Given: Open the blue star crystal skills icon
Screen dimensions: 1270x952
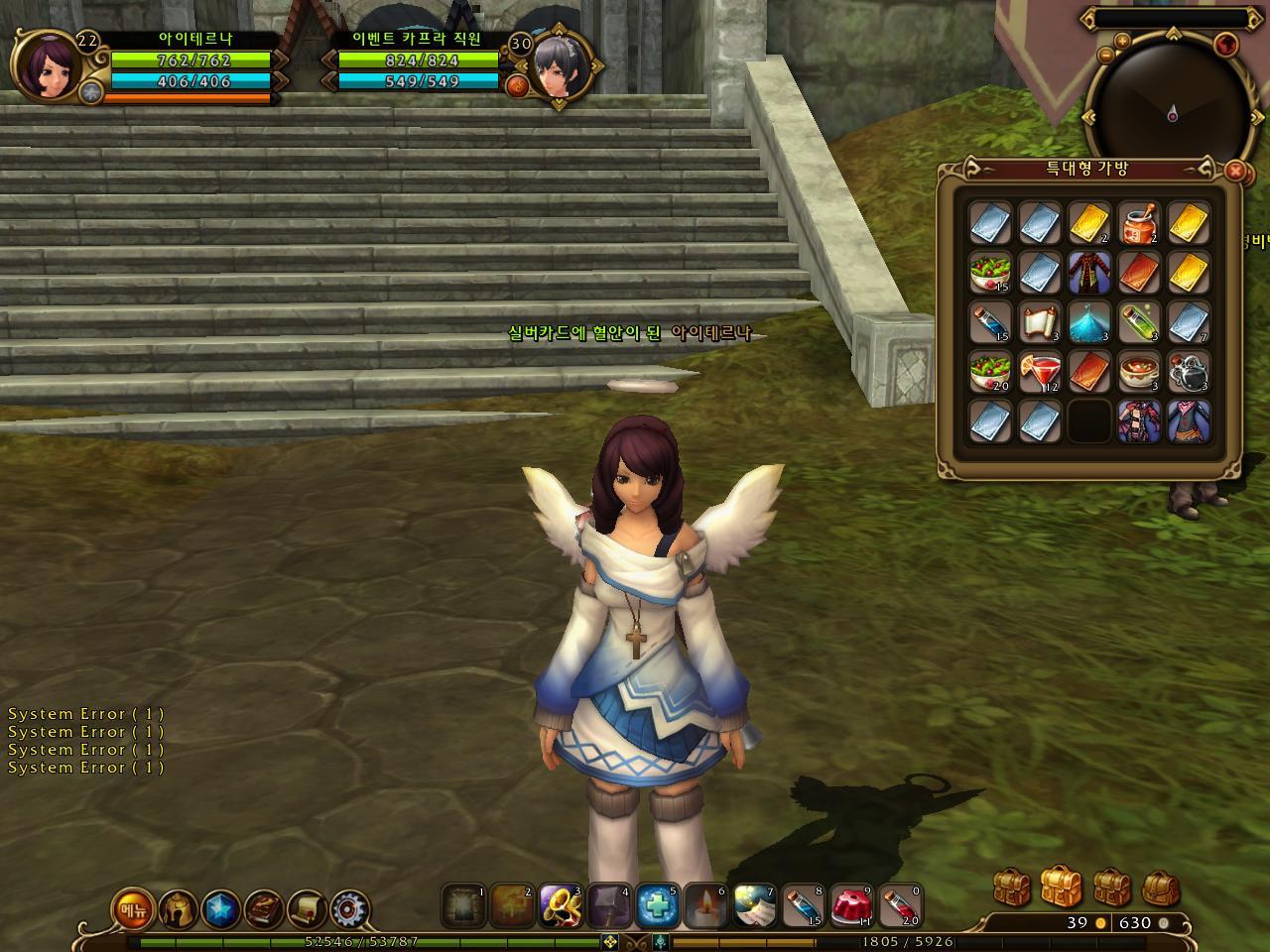Looking at the screenshot, I should pyautogui.click(x=220, y=908).
